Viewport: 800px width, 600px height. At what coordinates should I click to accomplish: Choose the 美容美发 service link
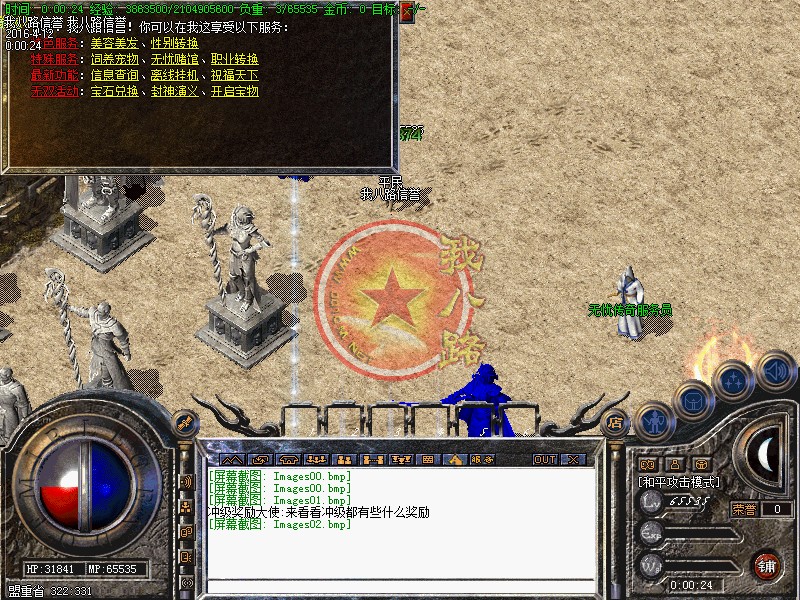coord(115,43)
